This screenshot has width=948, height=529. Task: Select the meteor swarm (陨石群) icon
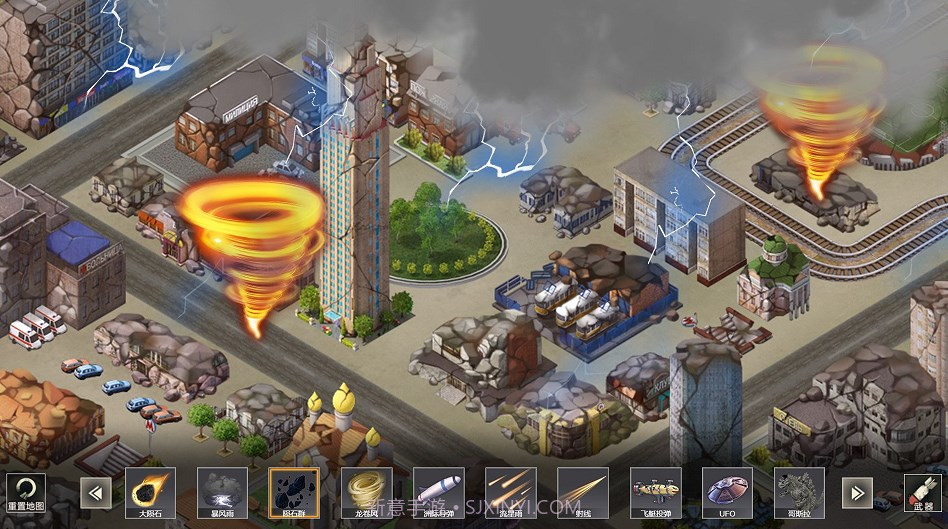pyautogui.click(x=294, y=492)
